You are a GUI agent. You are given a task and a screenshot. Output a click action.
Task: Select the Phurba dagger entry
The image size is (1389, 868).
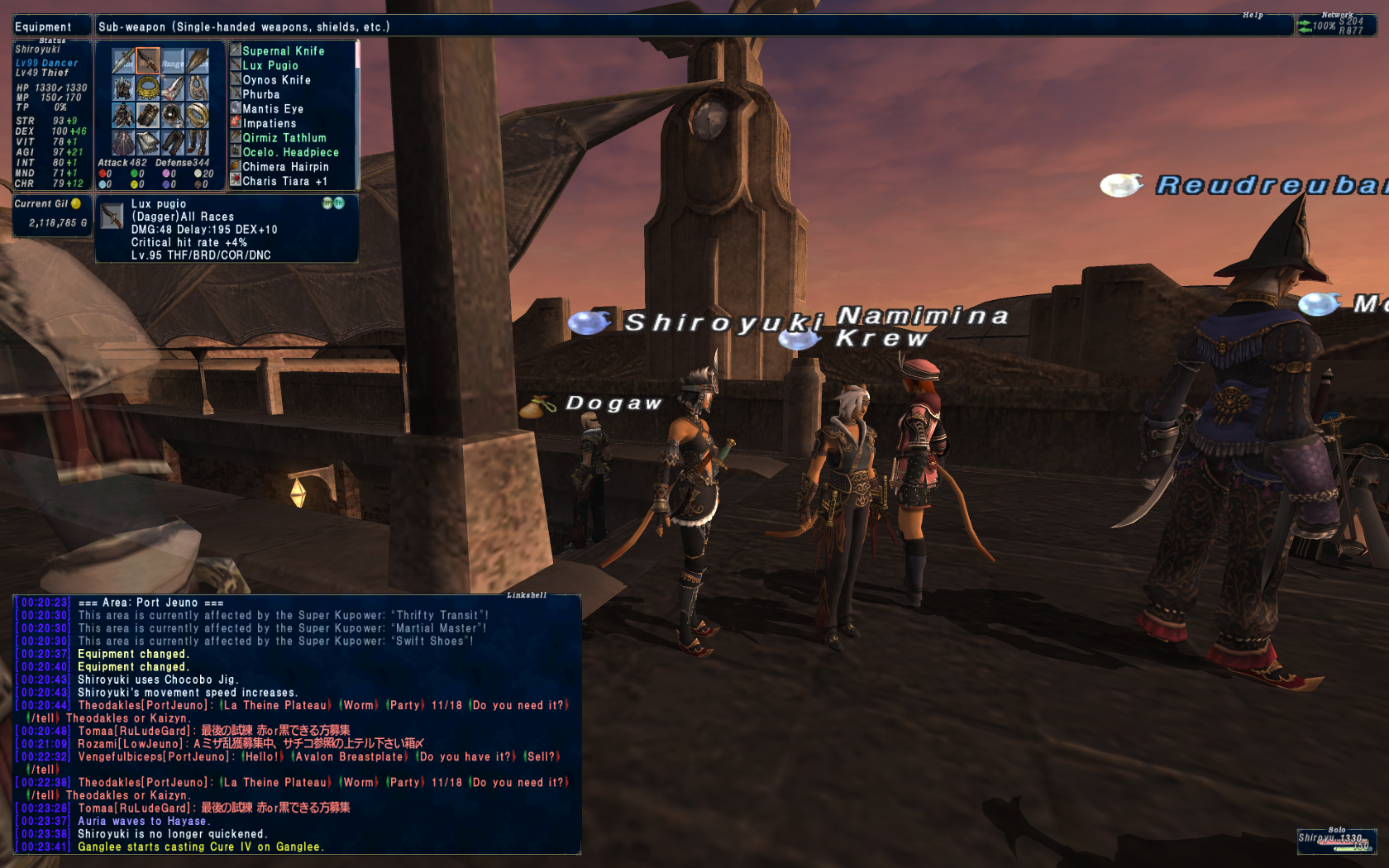click(x=260, y=94)
